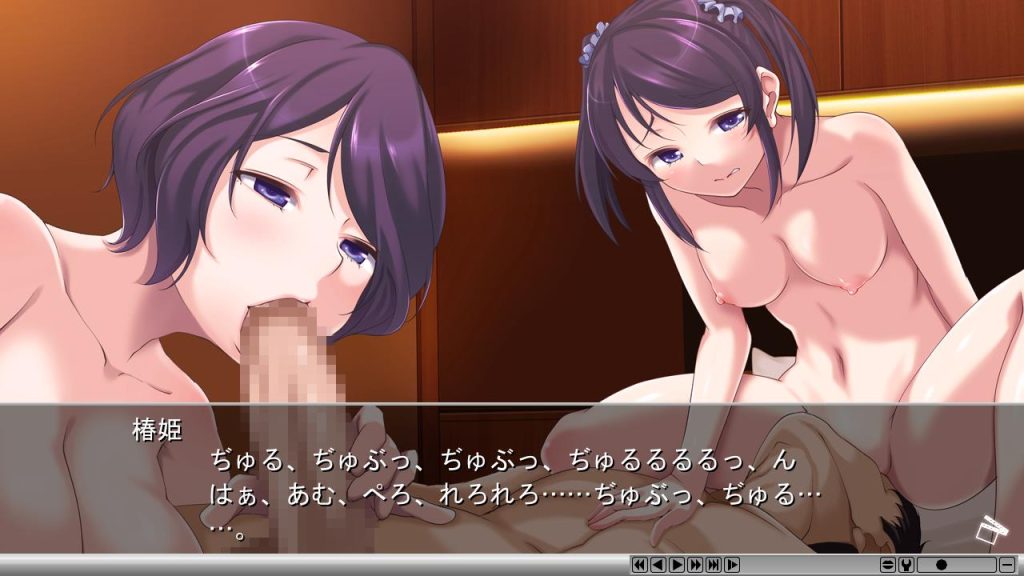Skip ahead with the arrows-and-bar button
This screenshot has height=576, width=1024.
pyautogui.click(x=713, y=565)
